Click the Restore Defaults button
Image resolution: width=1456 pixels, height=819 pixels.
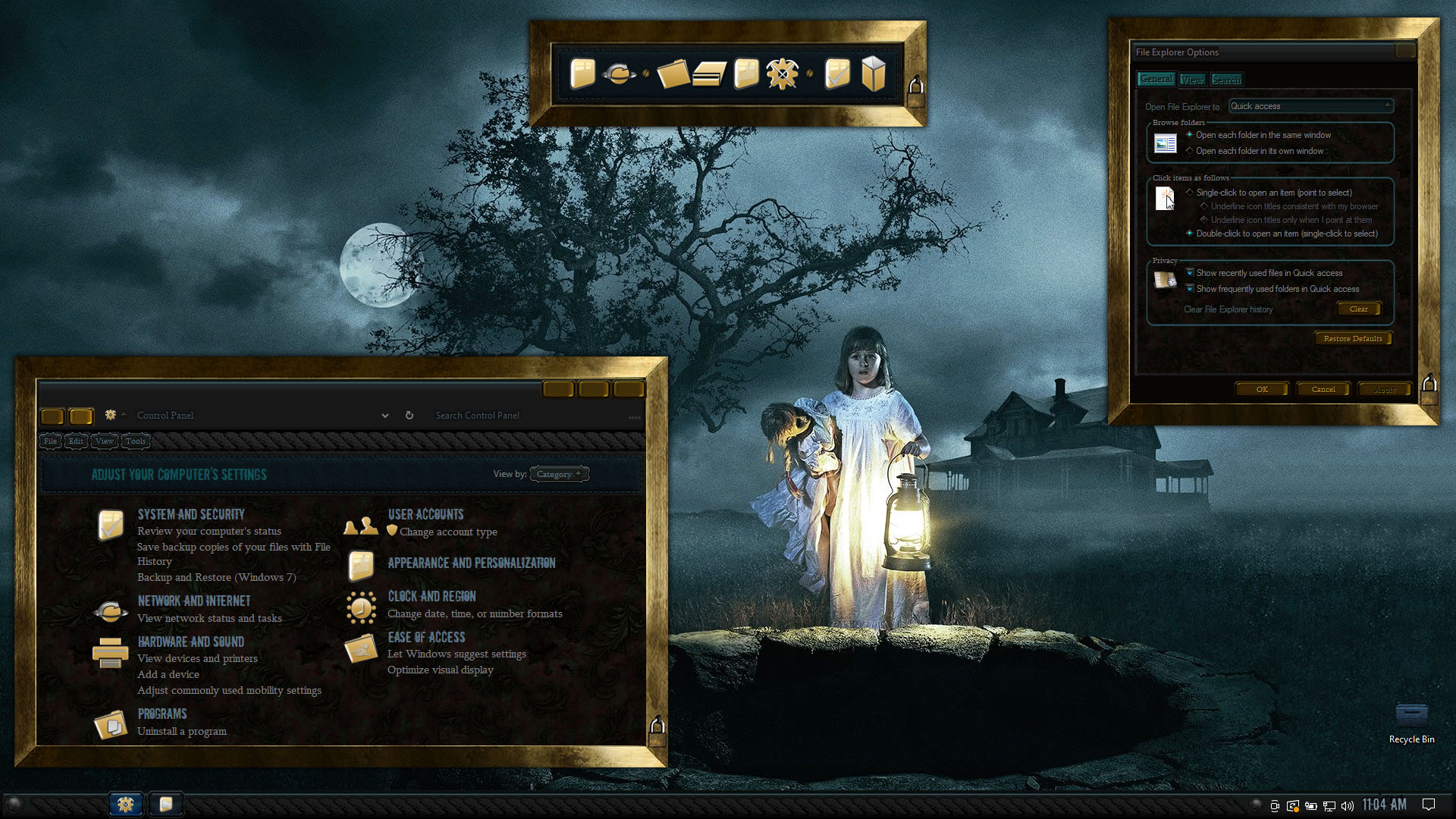[x=1353, y=338]
